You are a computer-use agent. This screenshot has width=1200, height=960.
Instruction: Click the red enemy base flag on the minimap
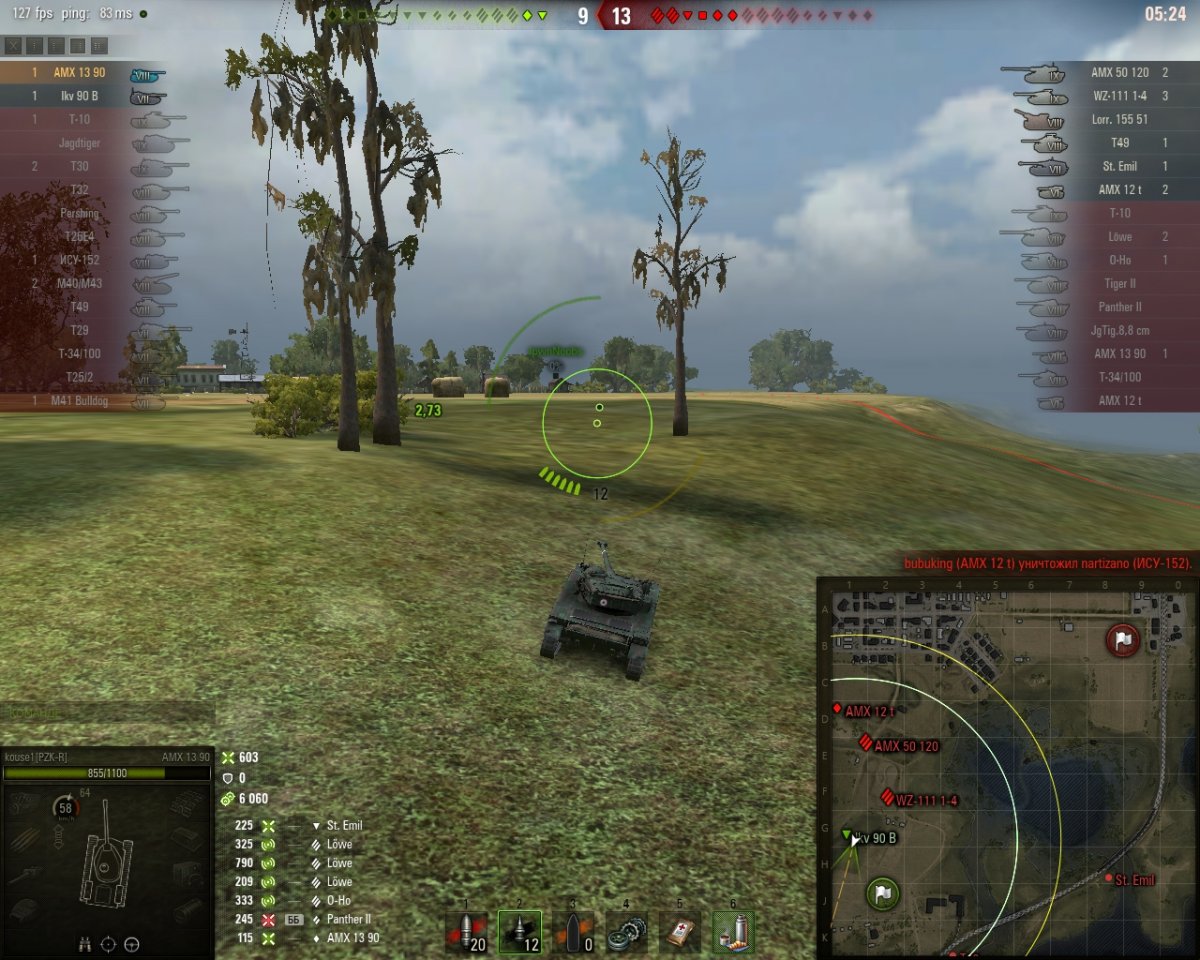1123,639
